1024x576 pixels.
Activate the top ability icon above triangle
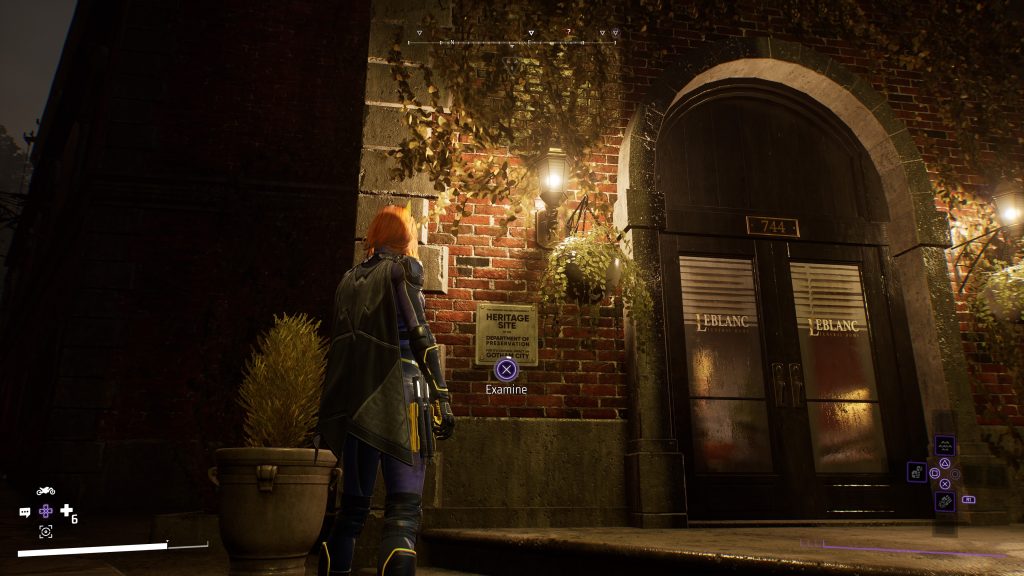point(944,446)
